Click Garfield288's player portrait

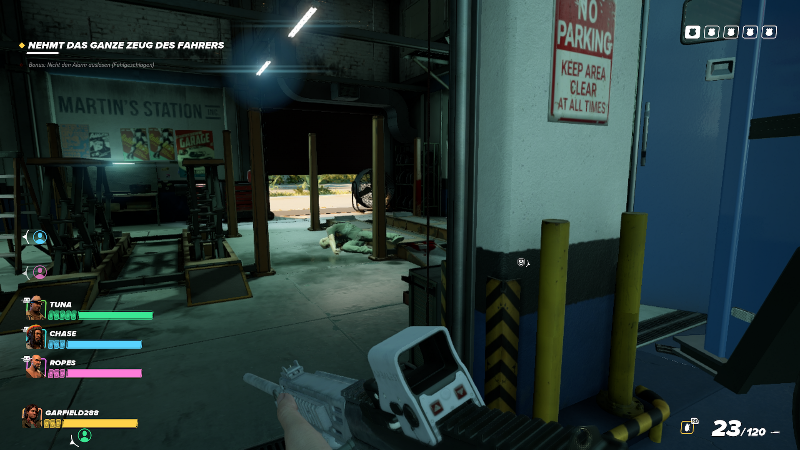tap(33, 416)
